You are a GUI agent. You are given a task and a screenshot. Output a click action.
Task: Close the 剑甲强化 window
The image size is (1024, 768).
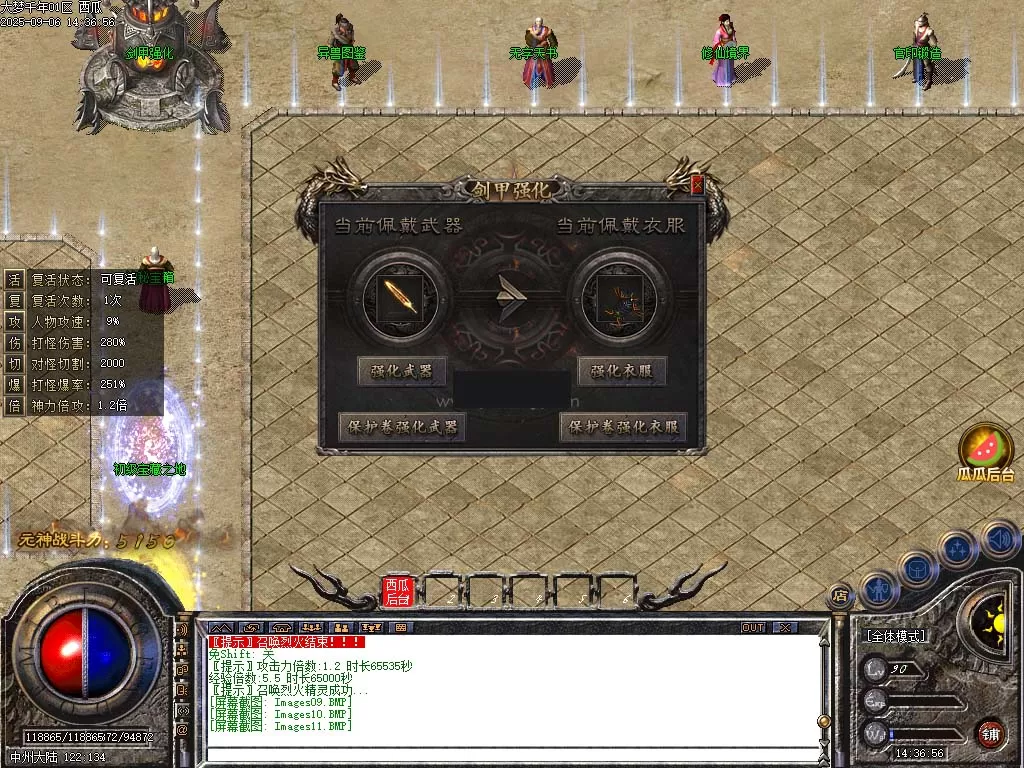(x=697, y=184)
